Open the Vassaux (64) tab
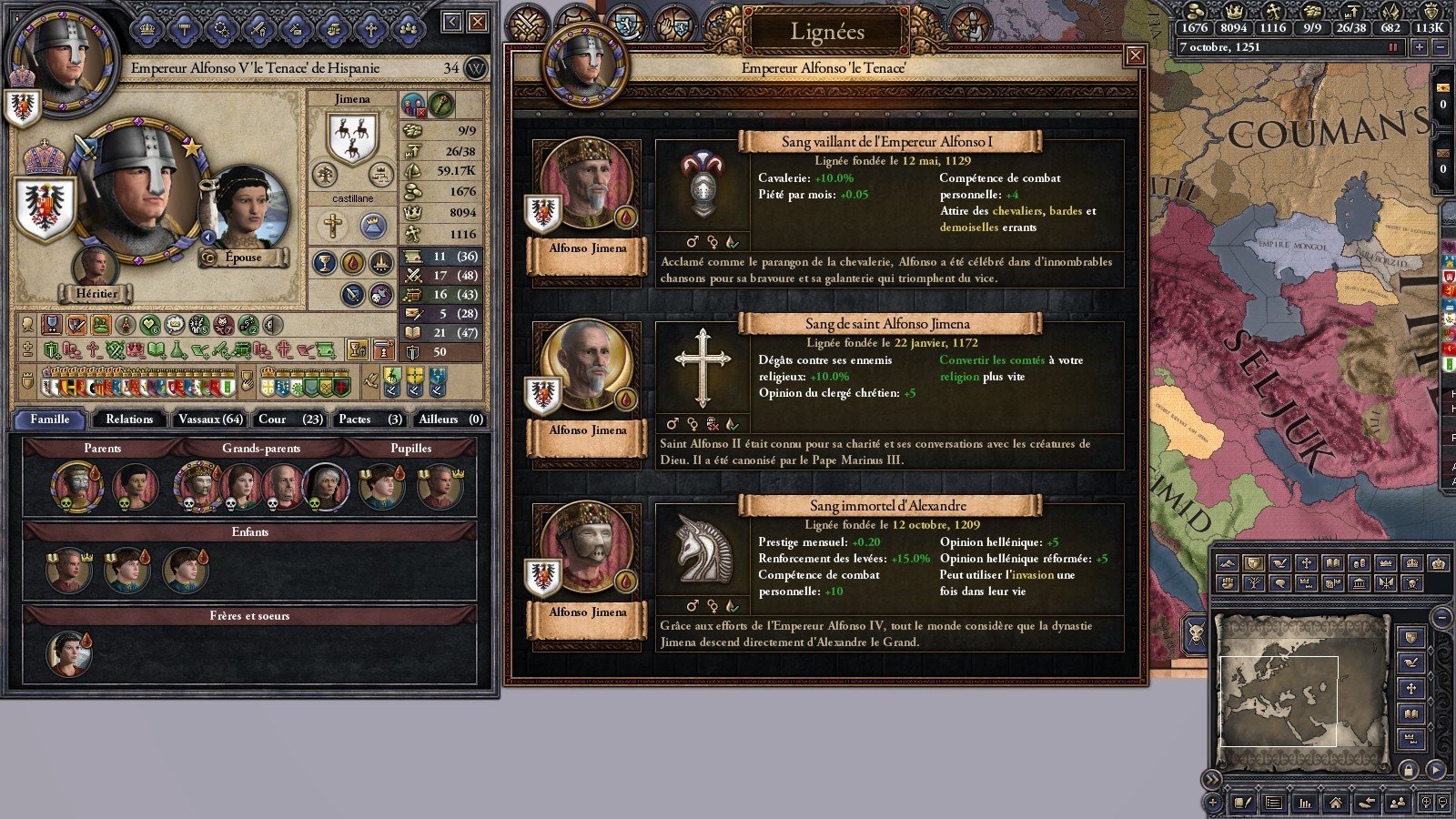 point(210,420)
